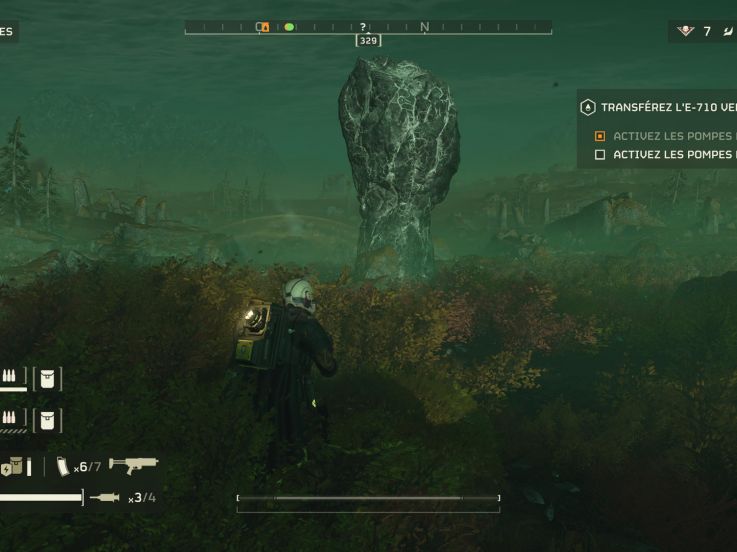
Task: Click the reinforcements winged skull icon
Action: coord(685,31)
